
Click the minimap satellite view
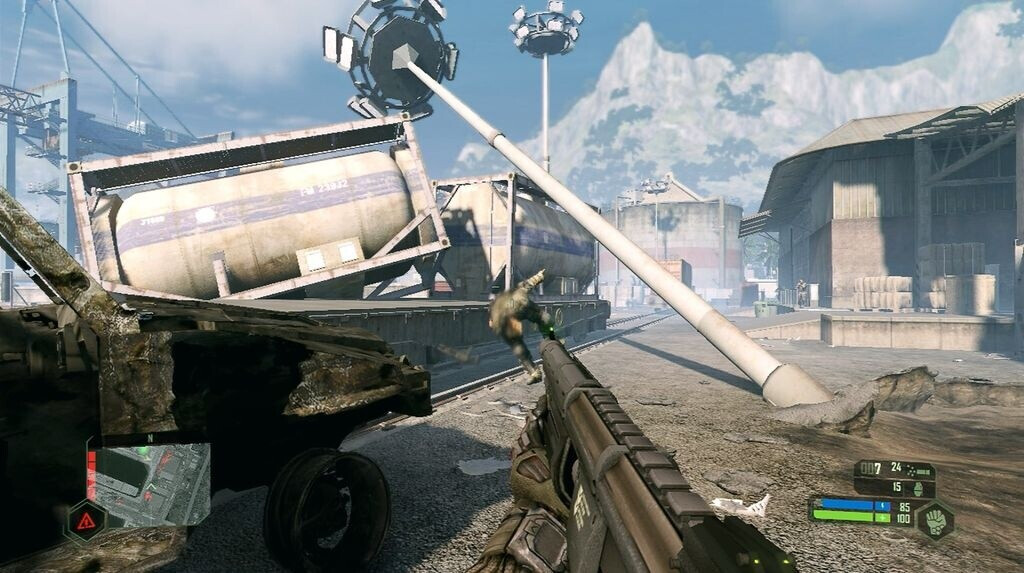pyautogui.click(x=152, y=486)
